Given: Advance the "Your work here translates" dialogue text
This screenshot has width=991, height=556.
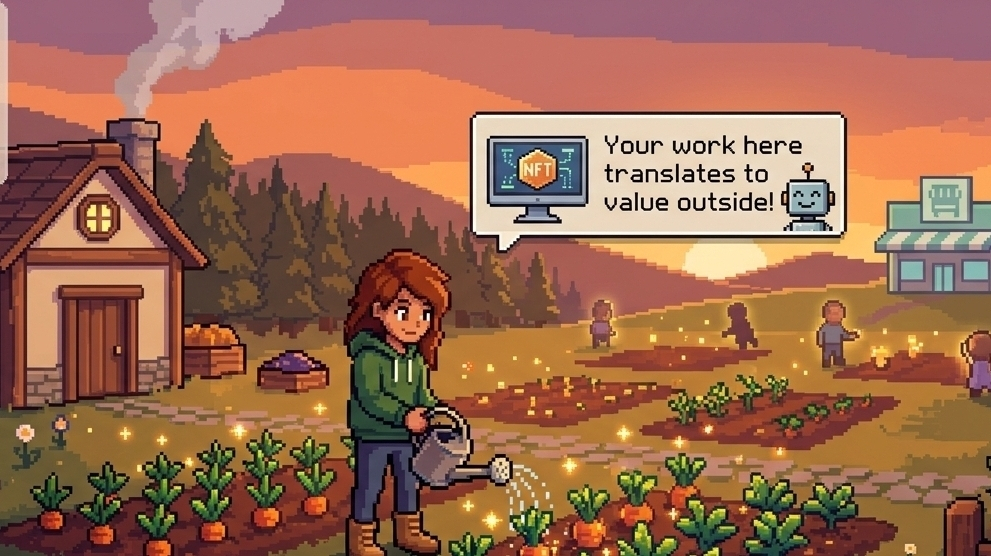Looking at the screenshot, I should click(690, 174).
